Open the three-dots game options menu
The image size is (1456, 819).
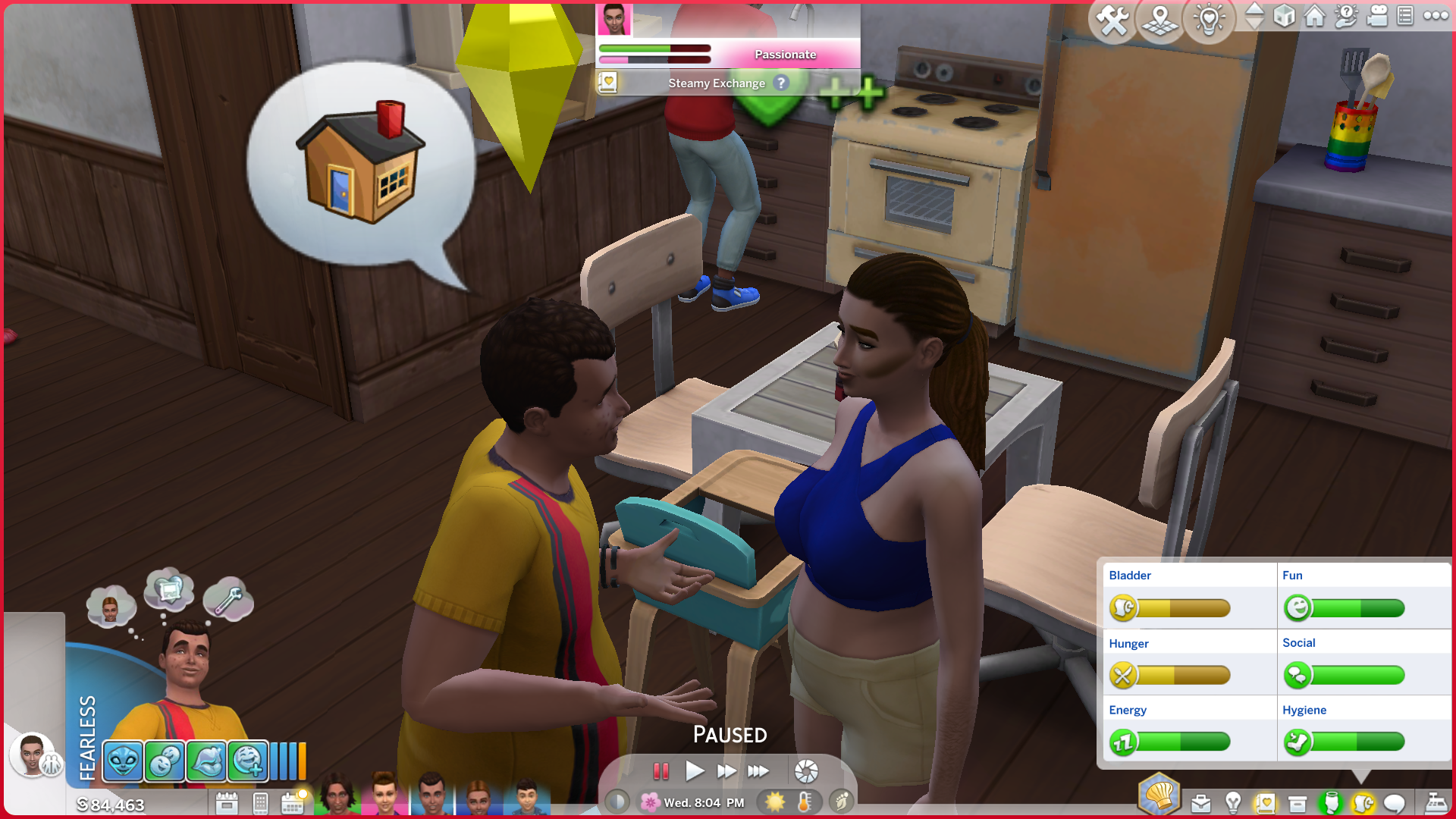pyautogui.click(x=1436, y=15)
